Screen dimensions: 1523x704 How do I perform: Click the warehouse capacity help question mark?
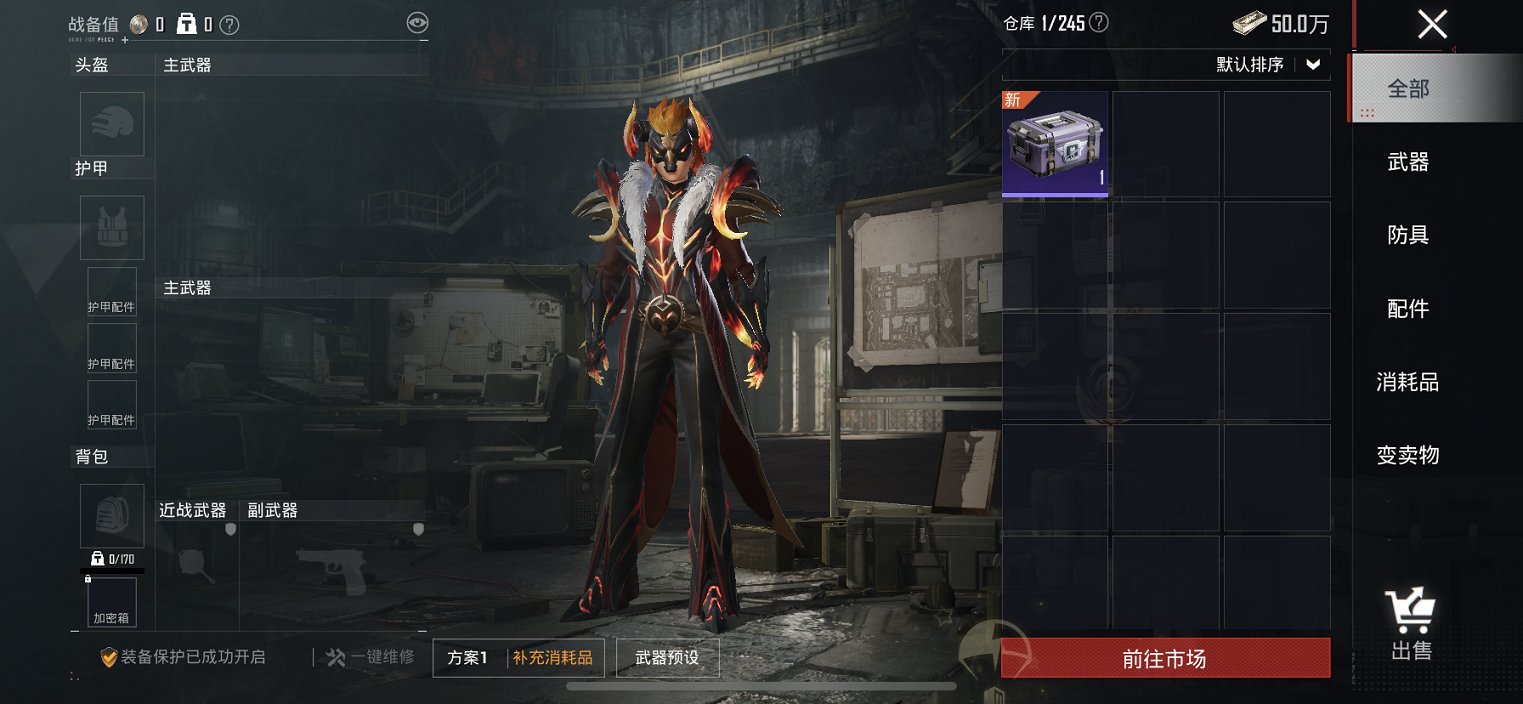click(x=1099, y=23)
